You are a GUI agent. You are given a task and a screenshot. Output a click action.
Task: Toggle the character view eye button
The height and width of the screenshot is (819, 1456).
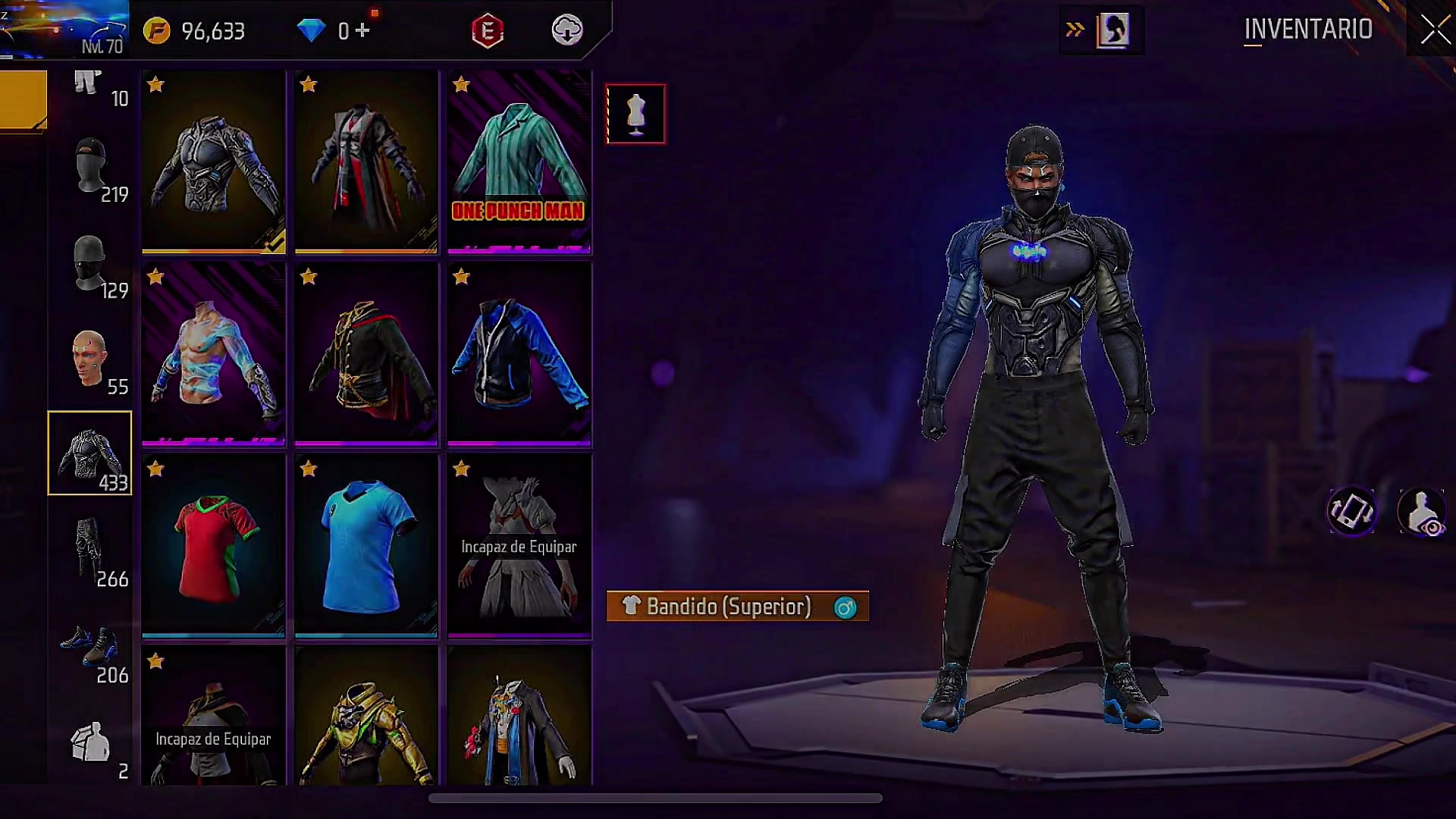[1422, 512]
